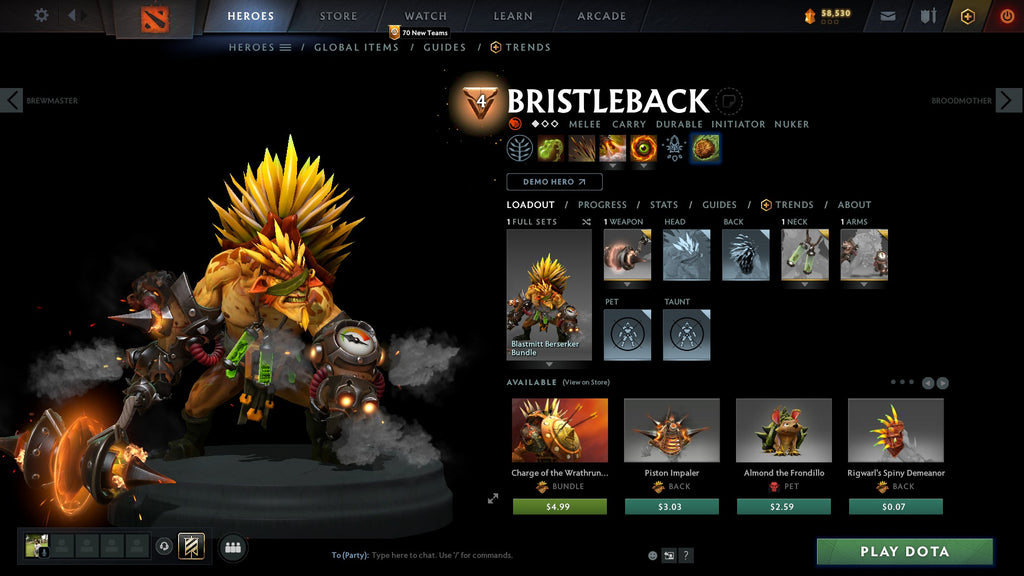Purchase Rigwarl's Spiny Demeanor for $0.07
The height and width of the screenshot is (576, 1024).
(895, 507)
